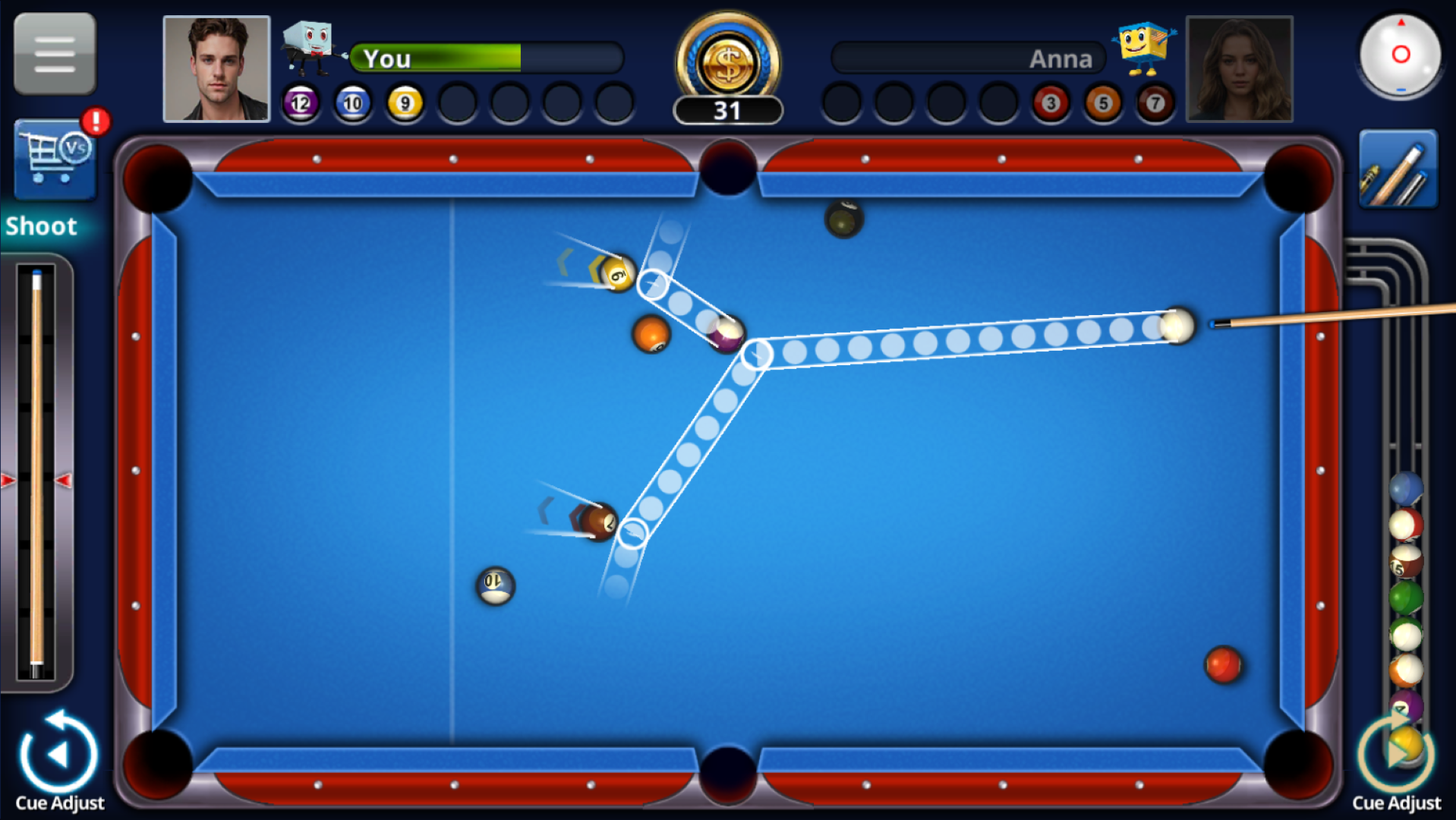Screen dimensions: 1456x820
Task: Open the cue selection panel
Action: click(x=1397, y=166)
